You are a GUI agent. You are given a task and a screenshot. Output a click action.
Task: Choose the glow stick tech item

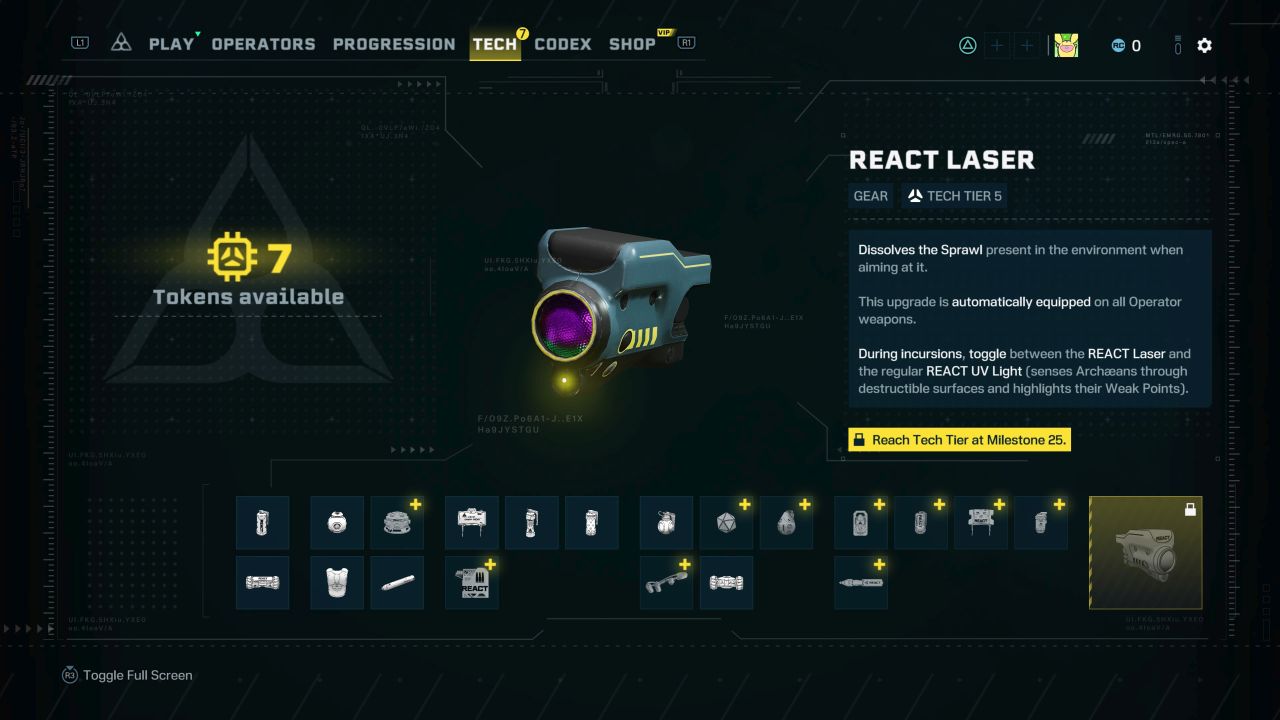[x=397, y=583]
